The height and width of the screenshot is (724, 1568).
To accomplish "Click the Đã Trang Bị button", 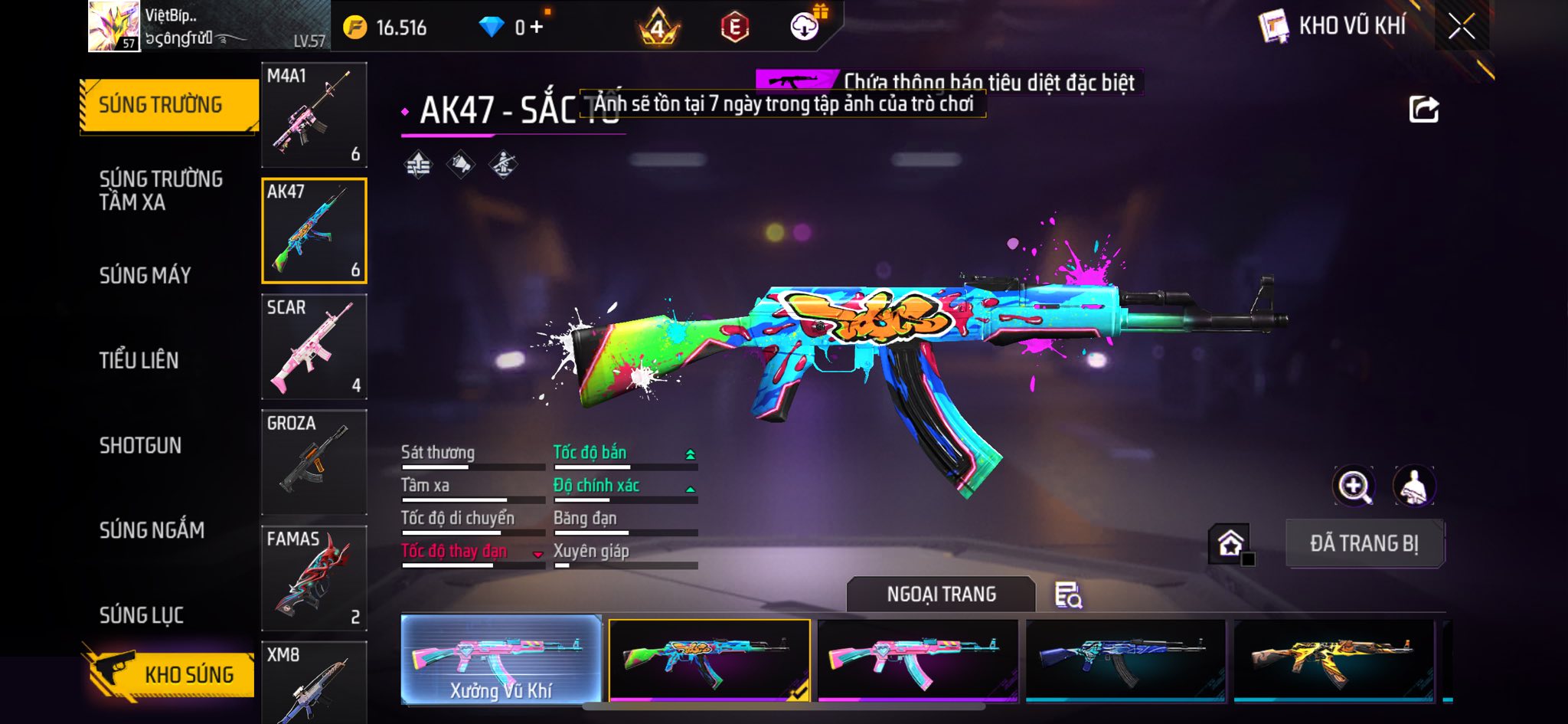I will [x=1364, y=543].
